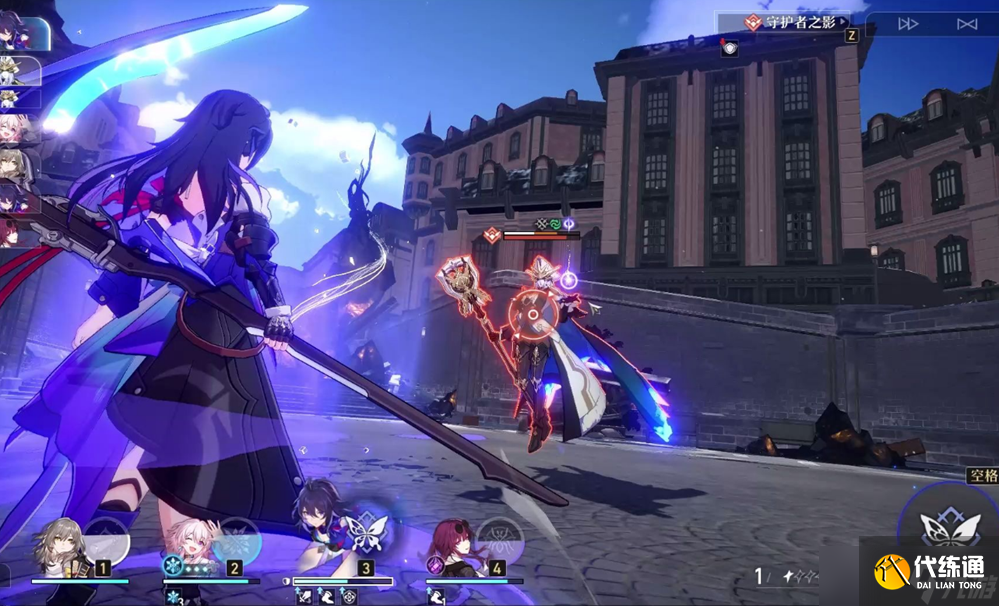
Task: Trigger Kafka's spider ultimate icon
Action: point(499,540)
